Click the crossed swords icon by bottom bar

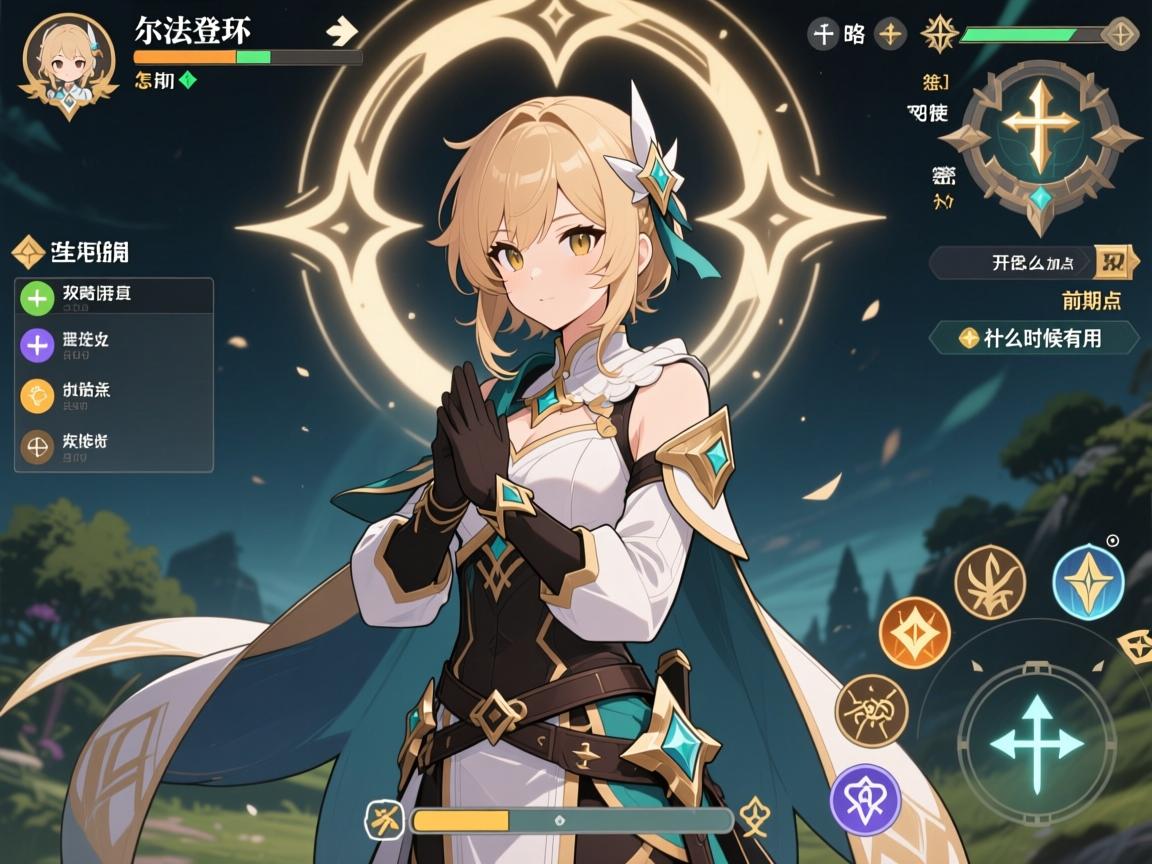pyautogui.click(x=383, y=820)
